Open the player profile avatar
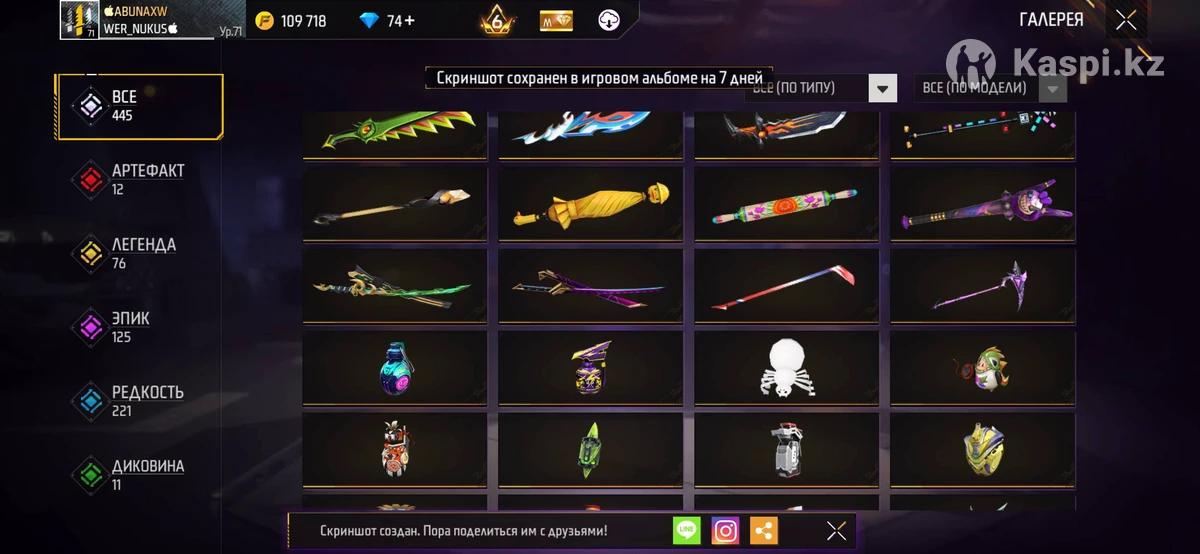This screenshot has height=554, width=1200. tap(79, 20)
